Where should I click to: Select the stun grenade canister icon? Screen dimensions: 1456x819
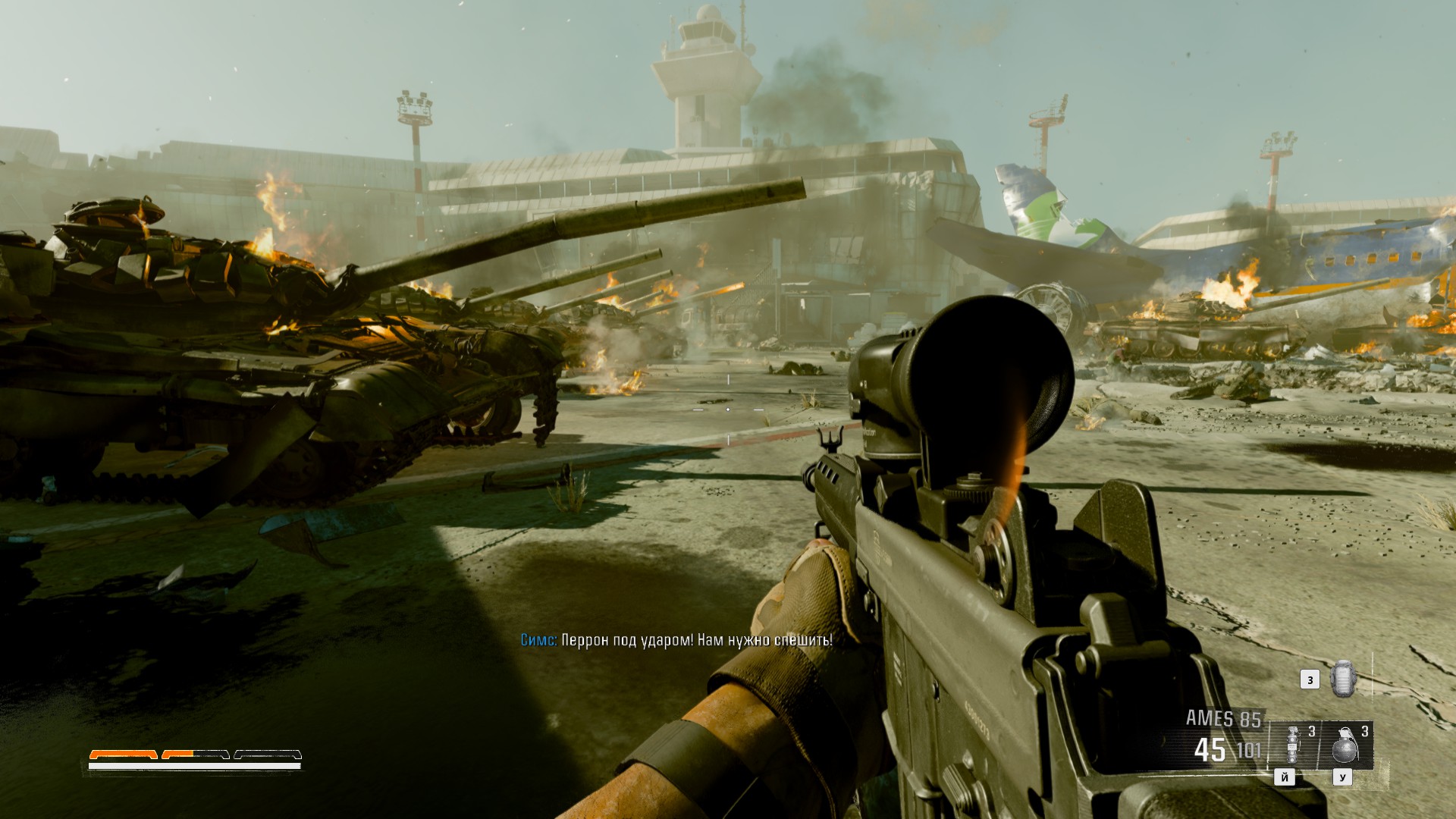(1292, 745)
